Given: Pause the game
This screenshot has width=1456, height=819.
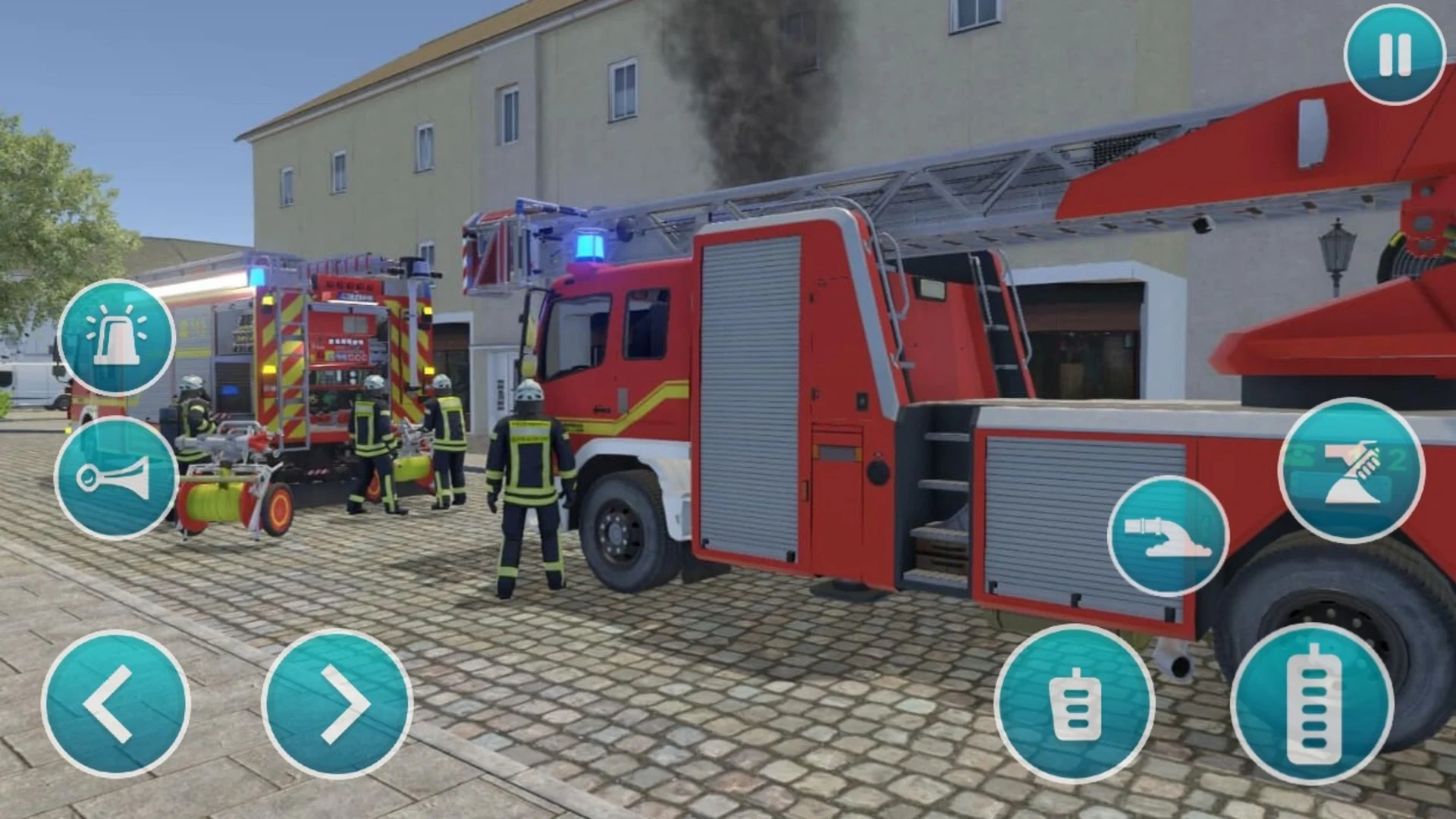Looking at the screenshot, I should 1394,55.
